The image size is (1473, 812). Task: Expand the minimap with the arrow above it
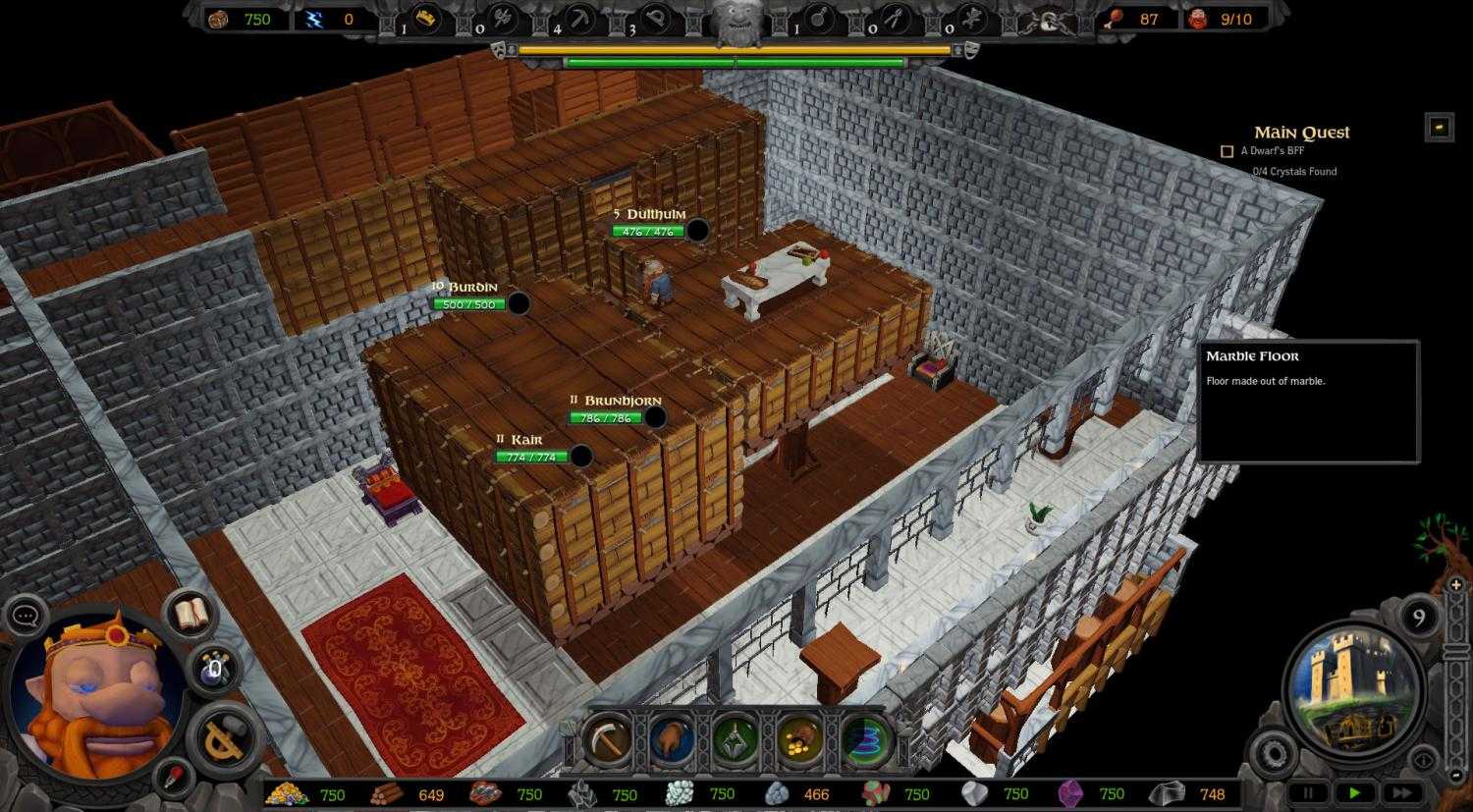pyautogui.click(x=1457, y=584)
